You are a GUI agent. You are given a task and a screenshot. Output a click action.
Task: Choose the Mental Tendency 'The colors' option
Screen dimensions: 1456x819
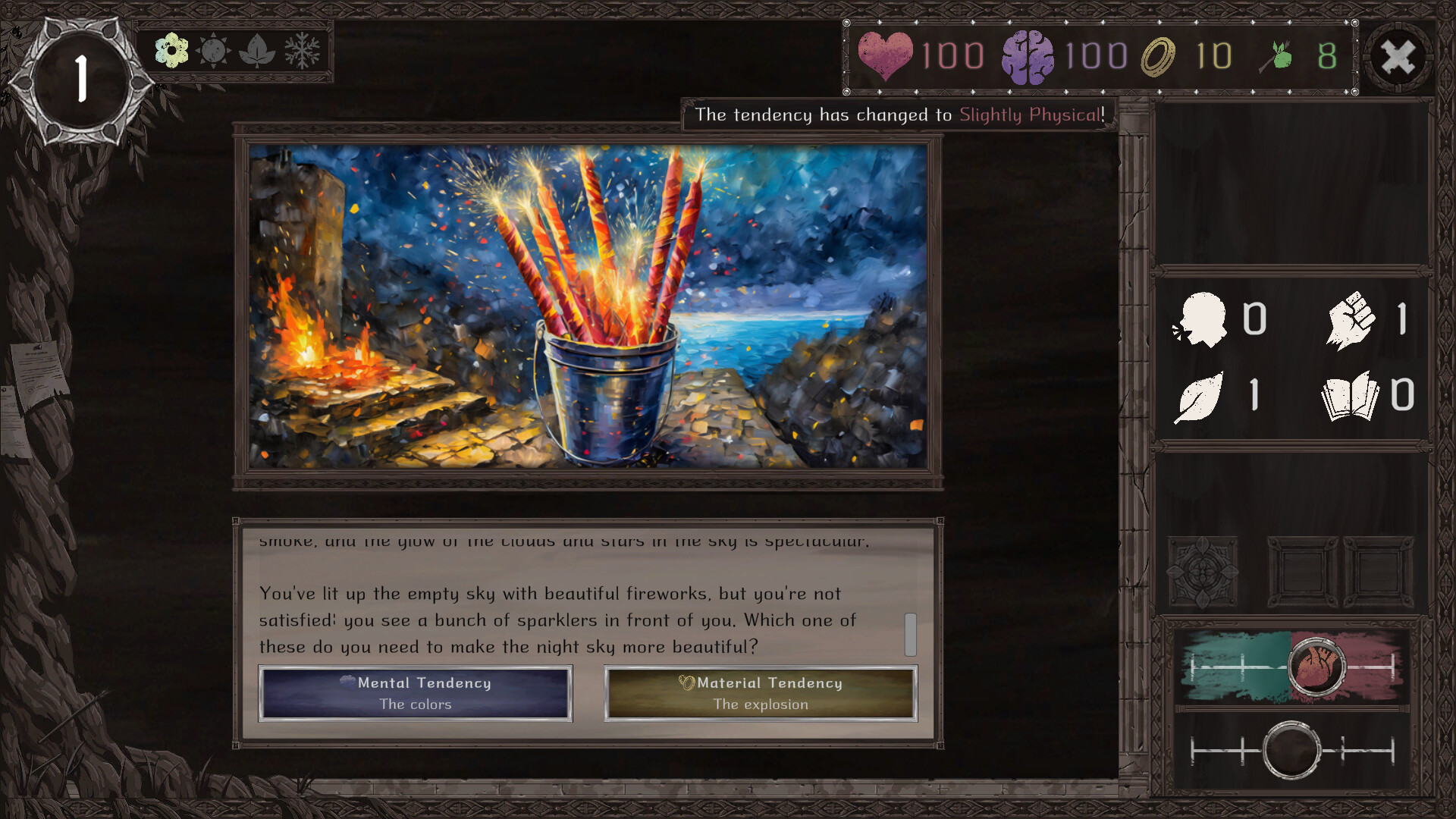(x=415, y=692)
